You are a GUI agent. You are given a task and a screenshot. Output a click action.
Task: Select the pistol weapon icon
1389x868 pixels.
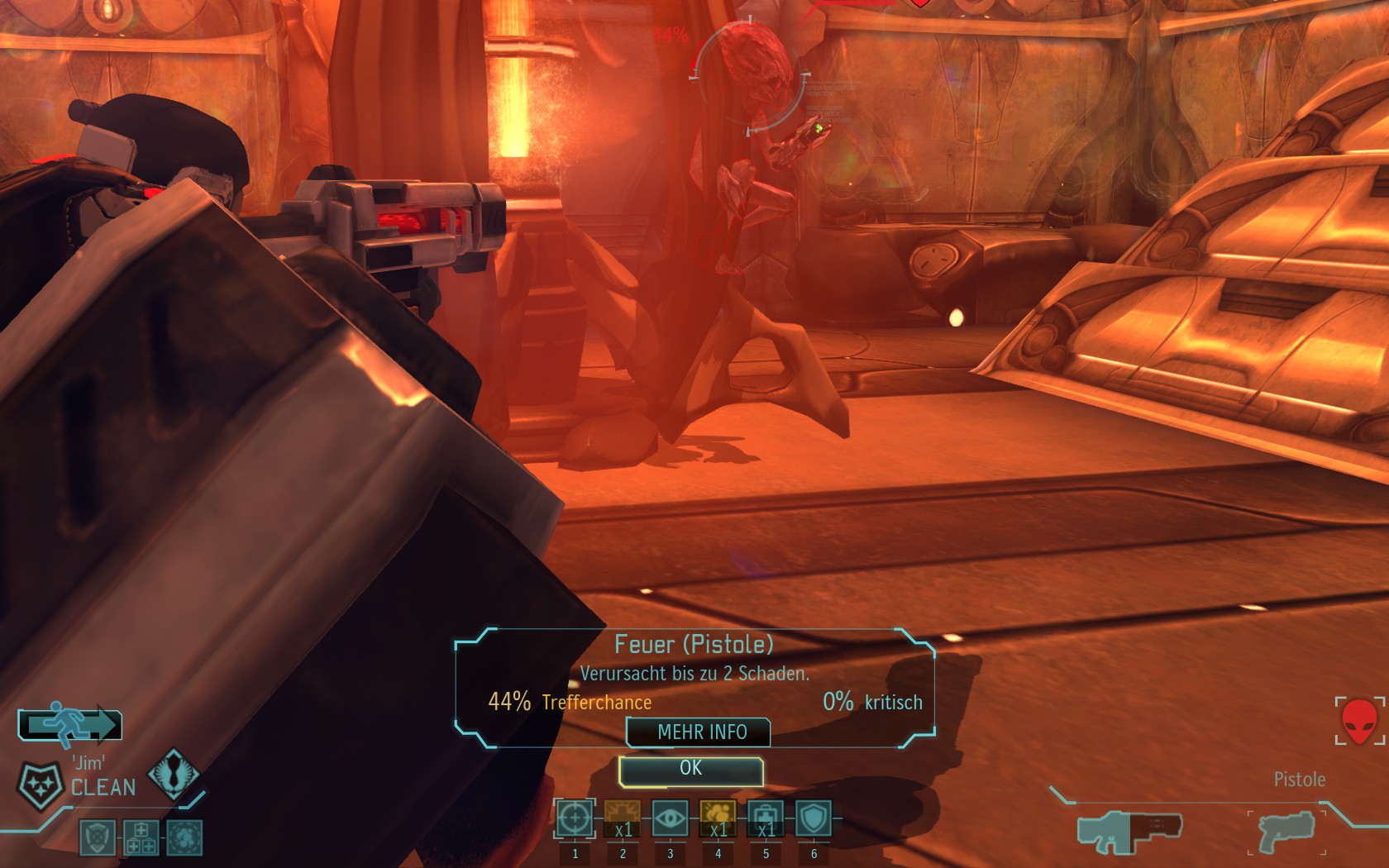[x=1286, y=830]
